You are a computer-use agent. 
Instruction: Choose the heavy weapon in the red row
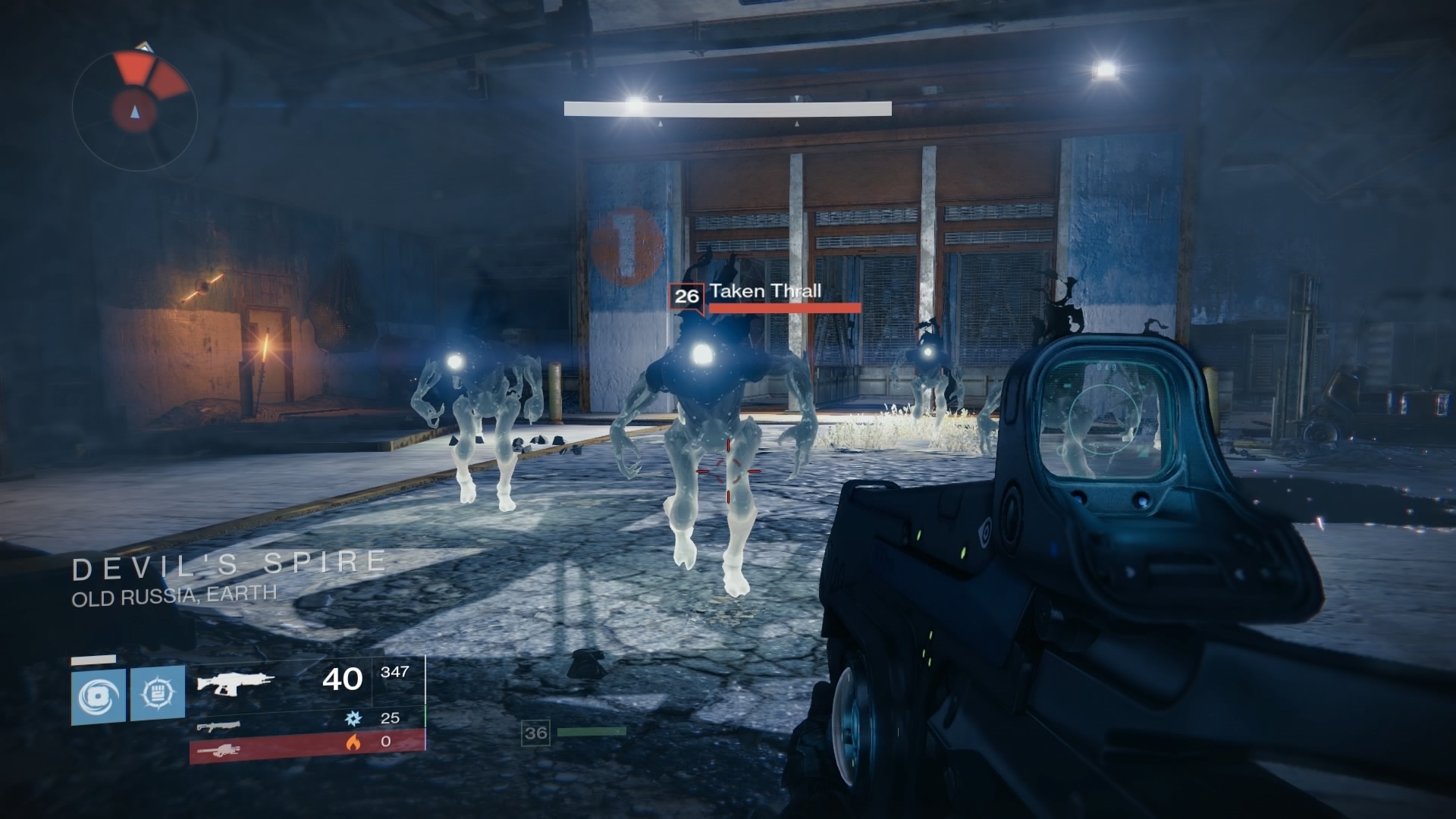pyautogui.click(x=218, y=749)
